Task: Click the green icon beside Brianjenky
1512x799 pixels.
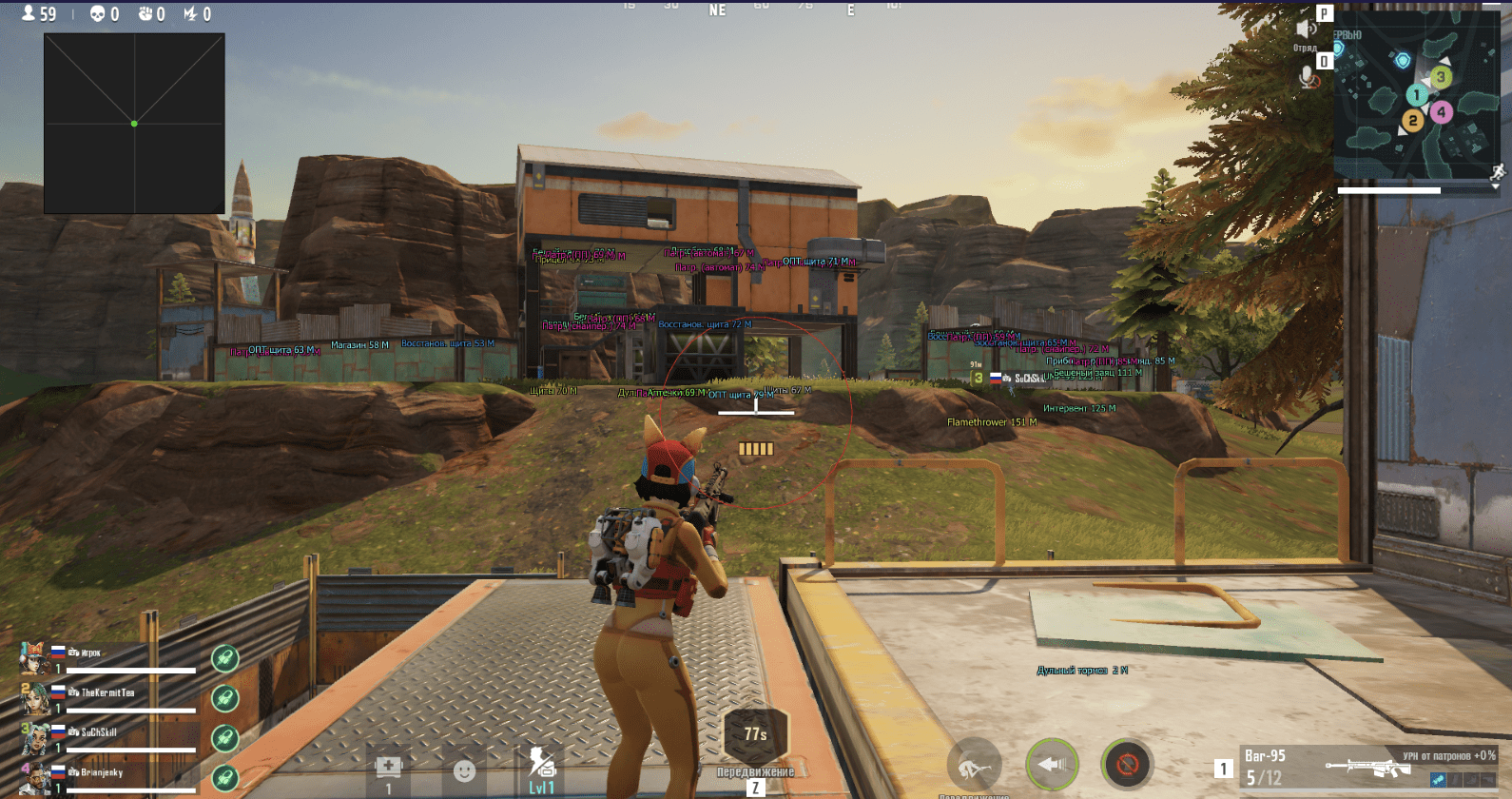Action: (x=224, y=778)
